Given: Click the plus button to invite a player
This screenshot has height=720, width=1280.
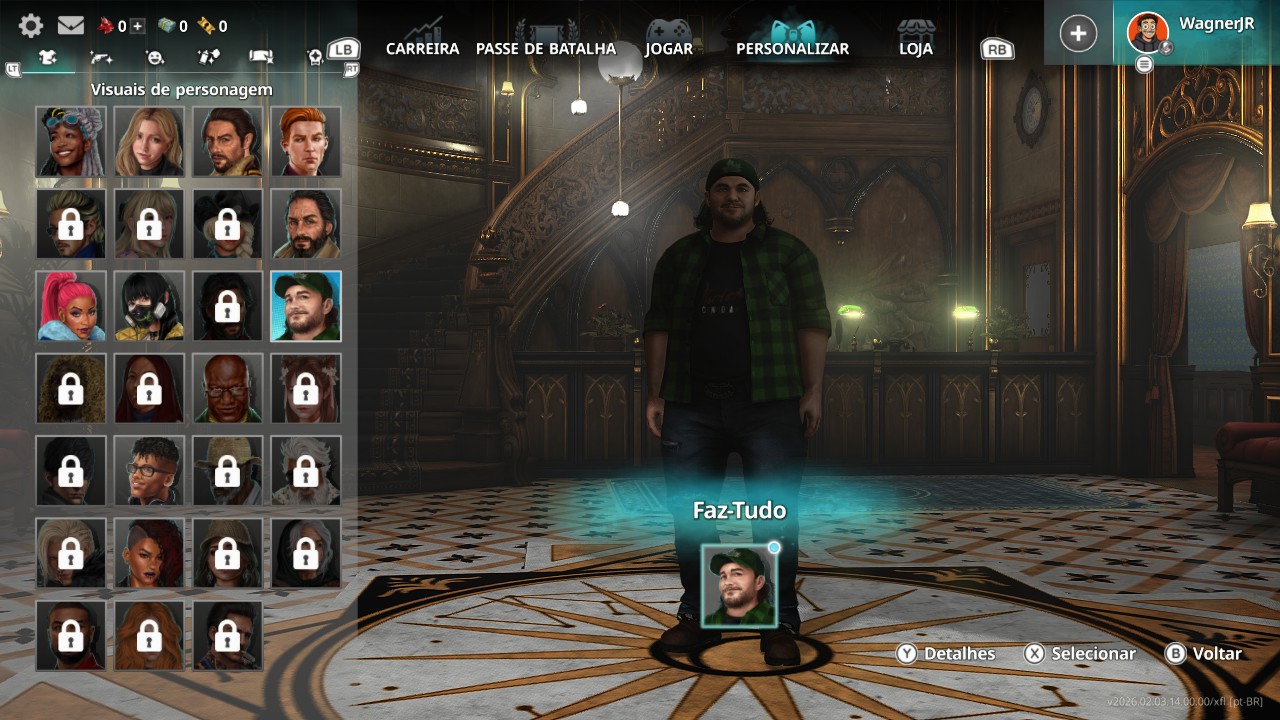Looking at the screenshot, I should coord(1078,33).
